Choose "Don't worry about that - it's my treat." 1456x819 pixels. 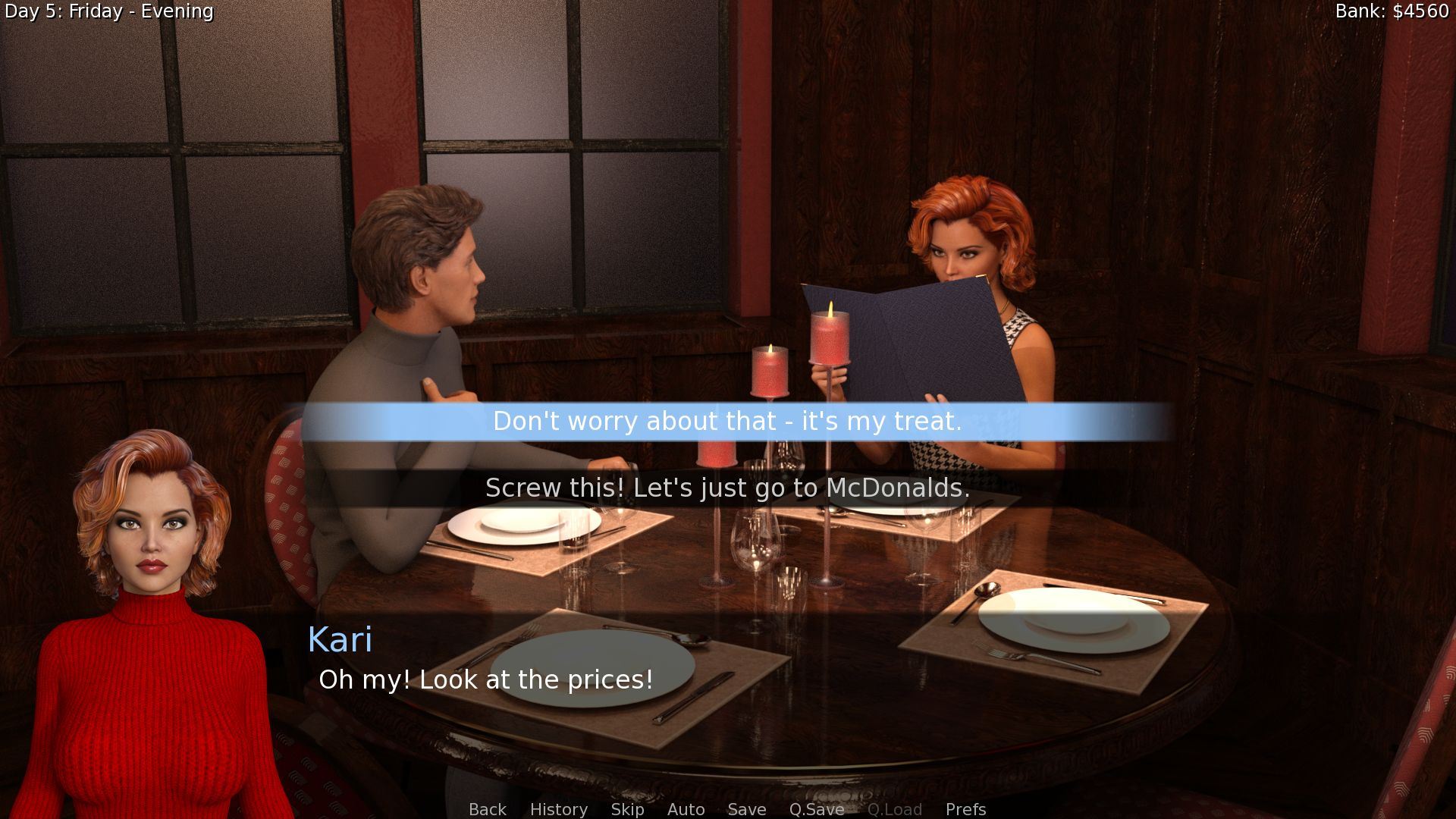pos(727,422)
